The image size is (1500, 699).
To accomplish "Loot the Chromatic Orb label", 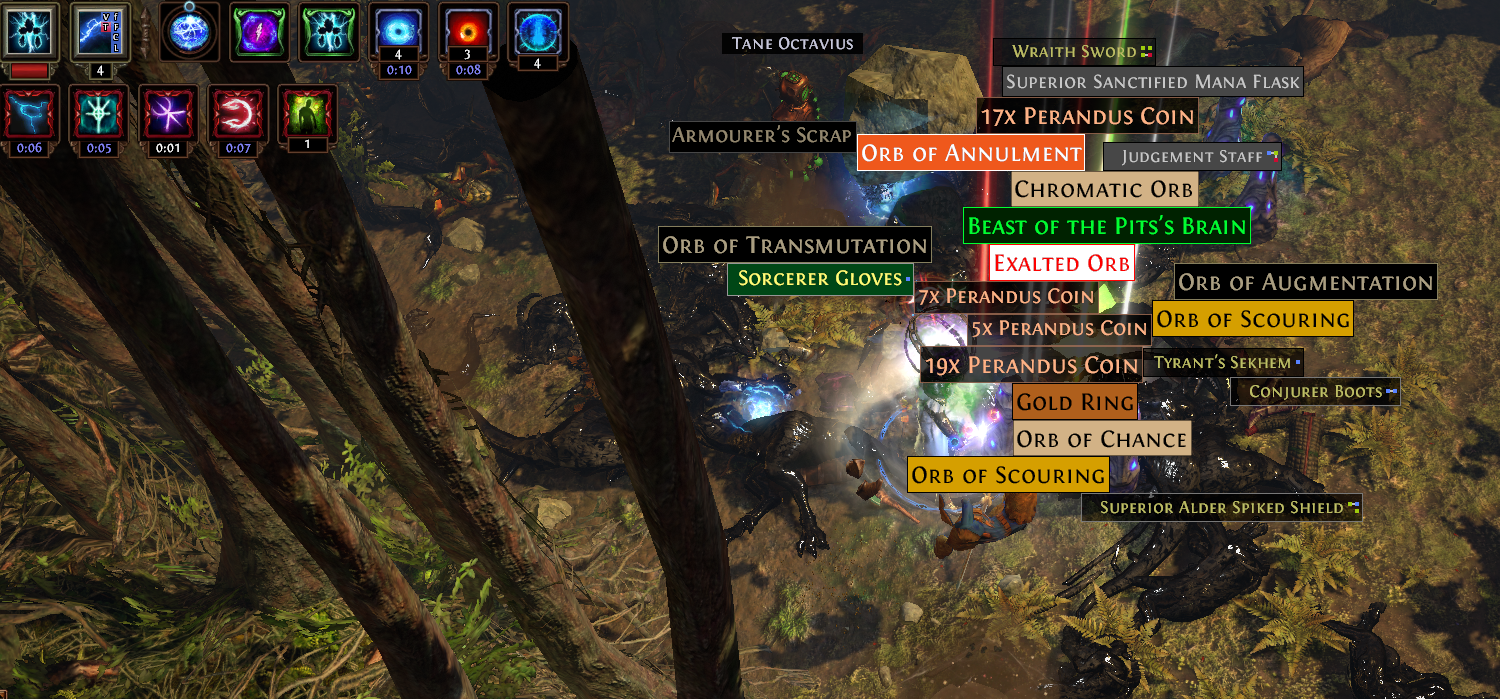I will pyautogui.click(x=1103, y=189).
